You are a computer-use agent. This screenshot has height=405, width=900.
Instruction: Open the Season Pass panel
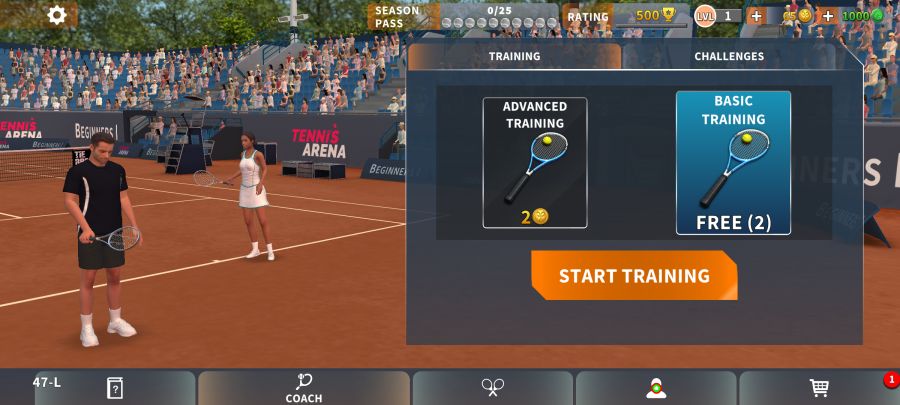[462, 16]
